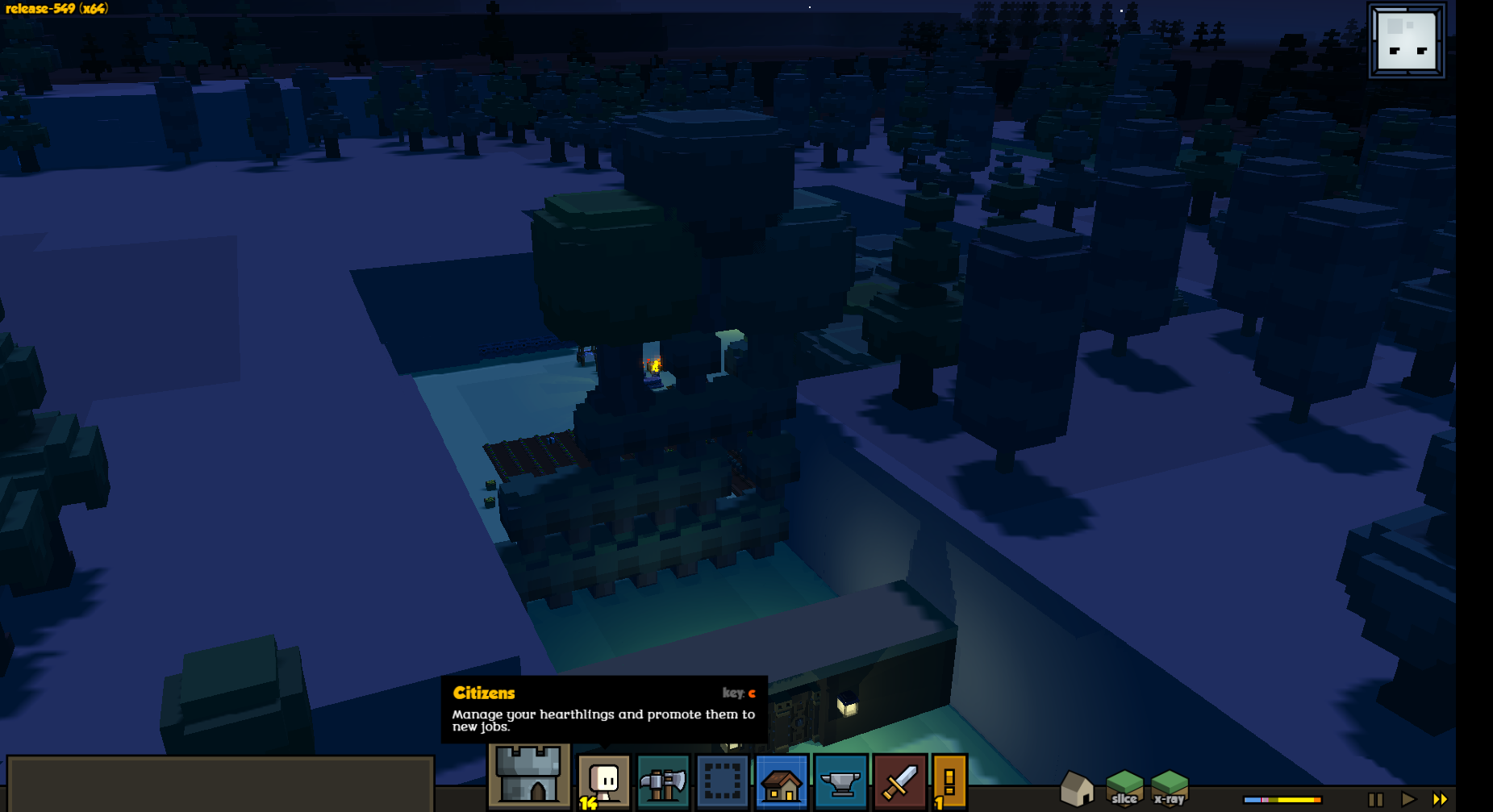Click the square face icon in corner
The width and height of the screenshot is (1493, 812).
pos(1407,40)
